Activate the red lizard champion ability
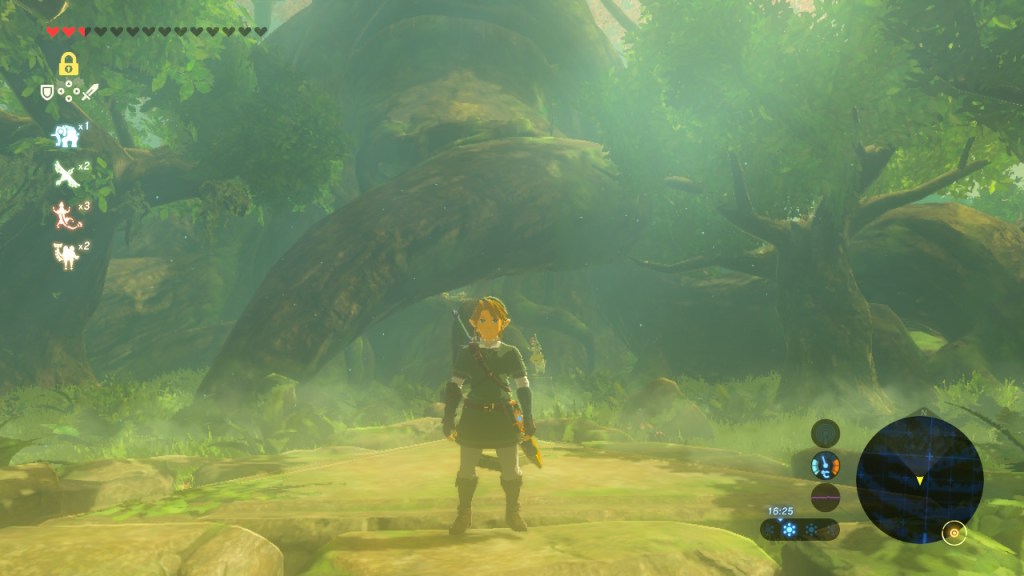 click(65, 213)
